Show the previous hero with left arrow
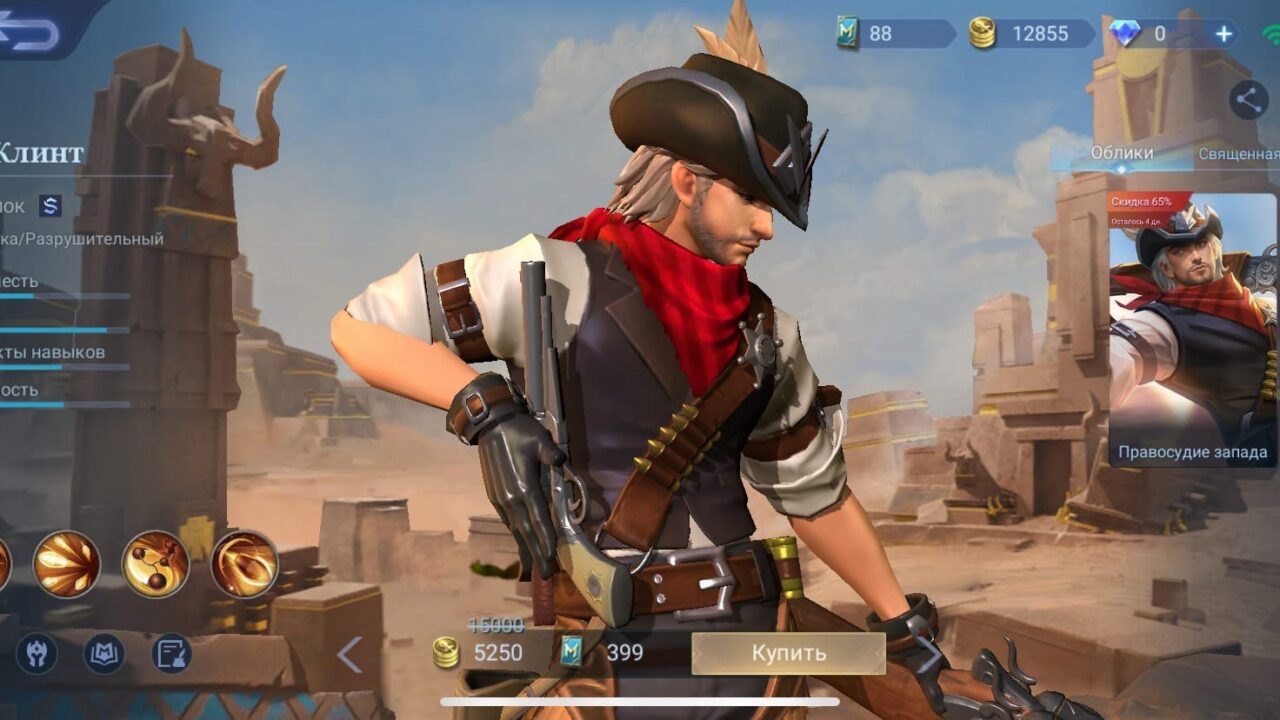 (349, 655)
